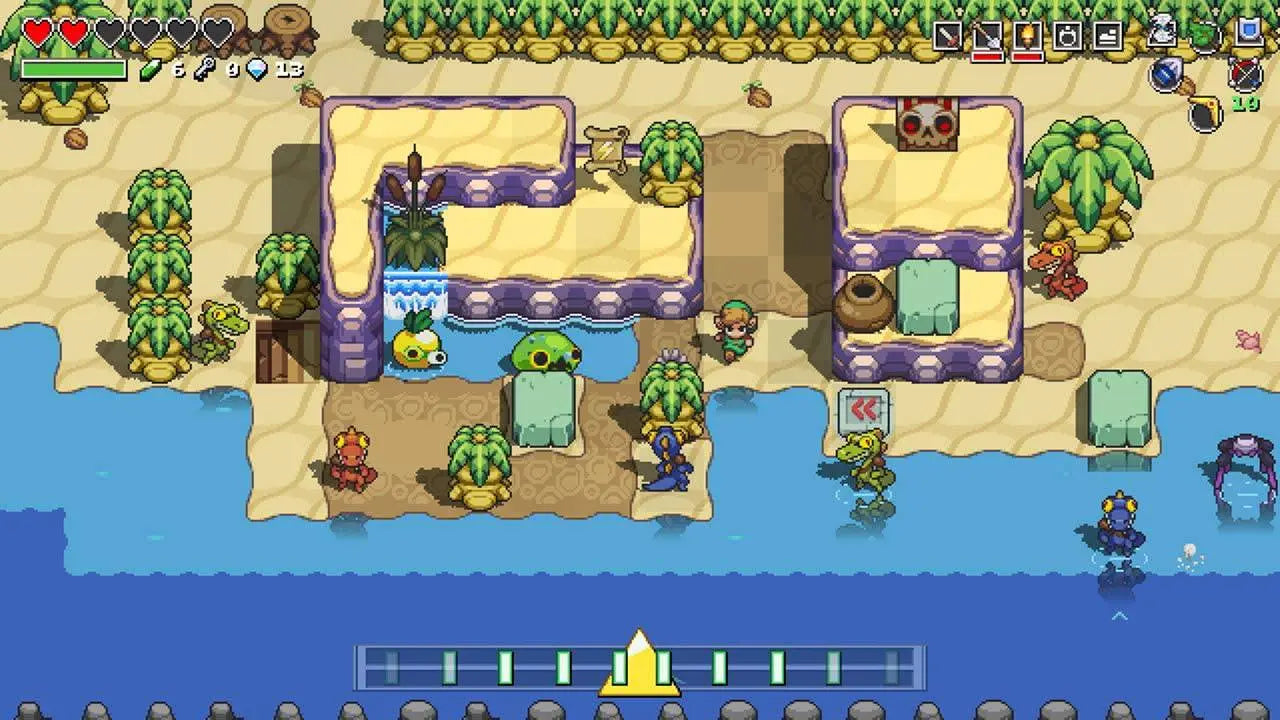Select the sword weapon icon

[949, 33]
